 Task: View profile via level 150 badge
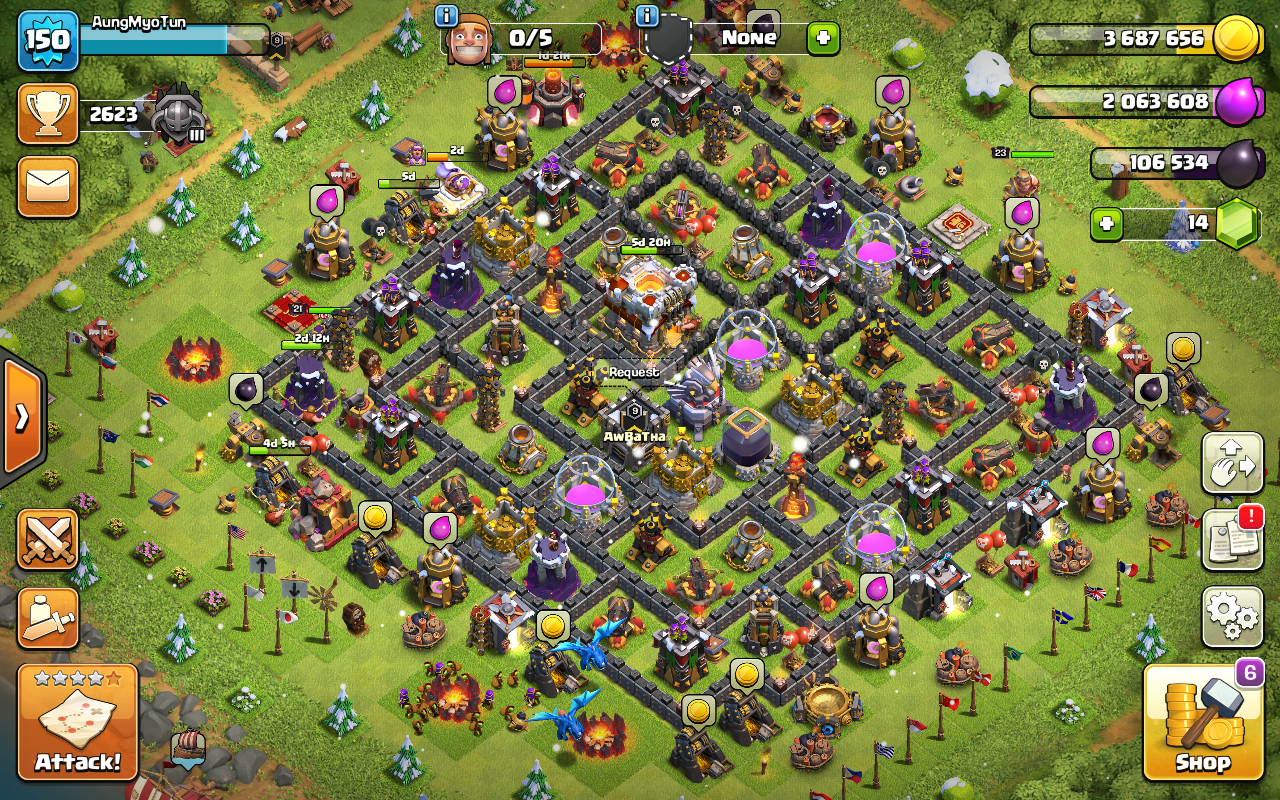[47, 39]
